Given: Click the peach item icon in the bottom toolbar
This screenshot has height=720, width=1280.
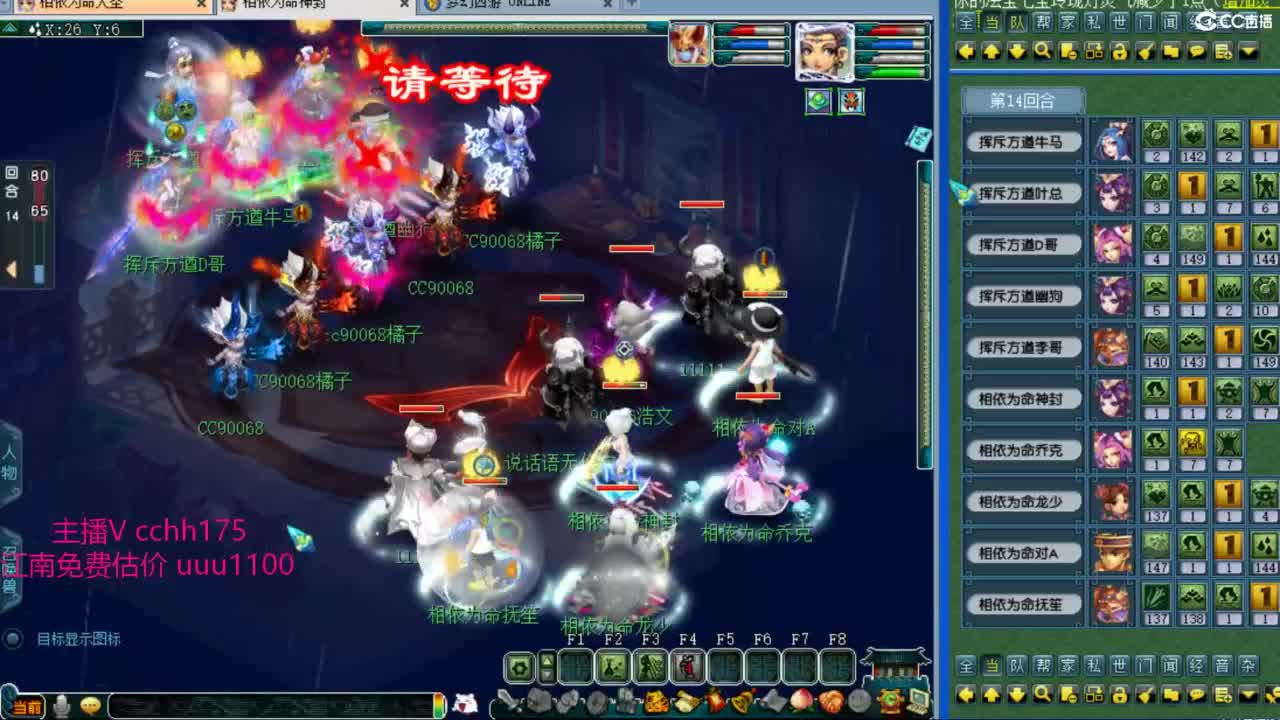Looking at the screenshot, I should point(800,698).
